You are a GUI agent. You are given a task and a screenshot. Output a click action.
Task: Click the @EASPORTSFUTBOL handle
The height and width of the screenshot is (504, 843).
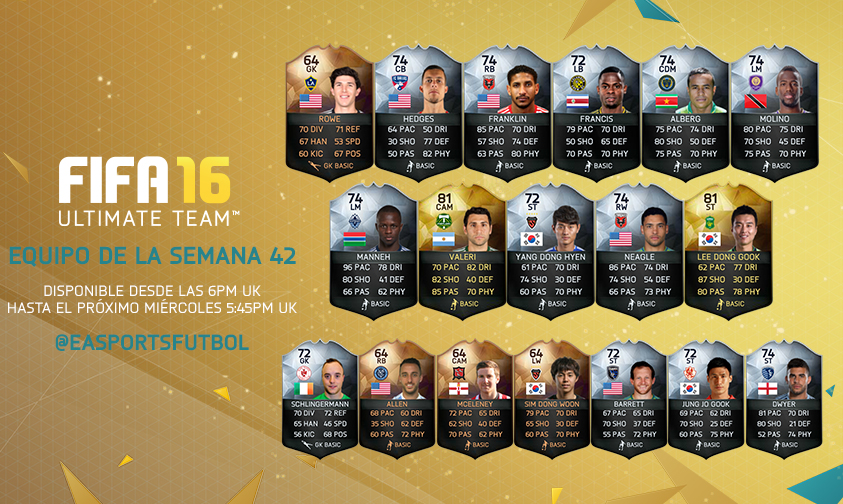tap(153, 344)
